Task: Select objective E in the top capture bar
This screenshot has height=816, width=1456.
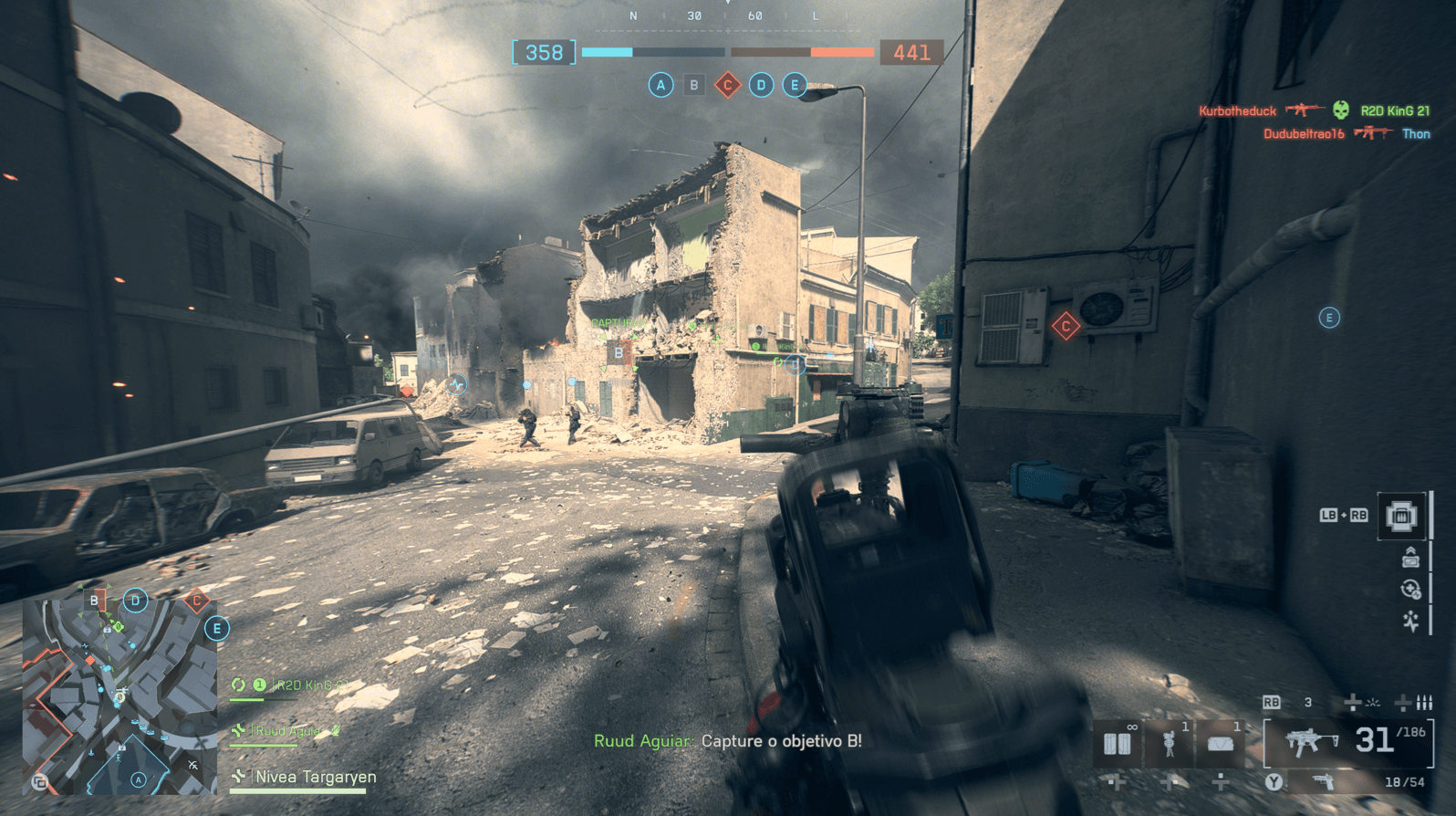Action: point(795,86)
